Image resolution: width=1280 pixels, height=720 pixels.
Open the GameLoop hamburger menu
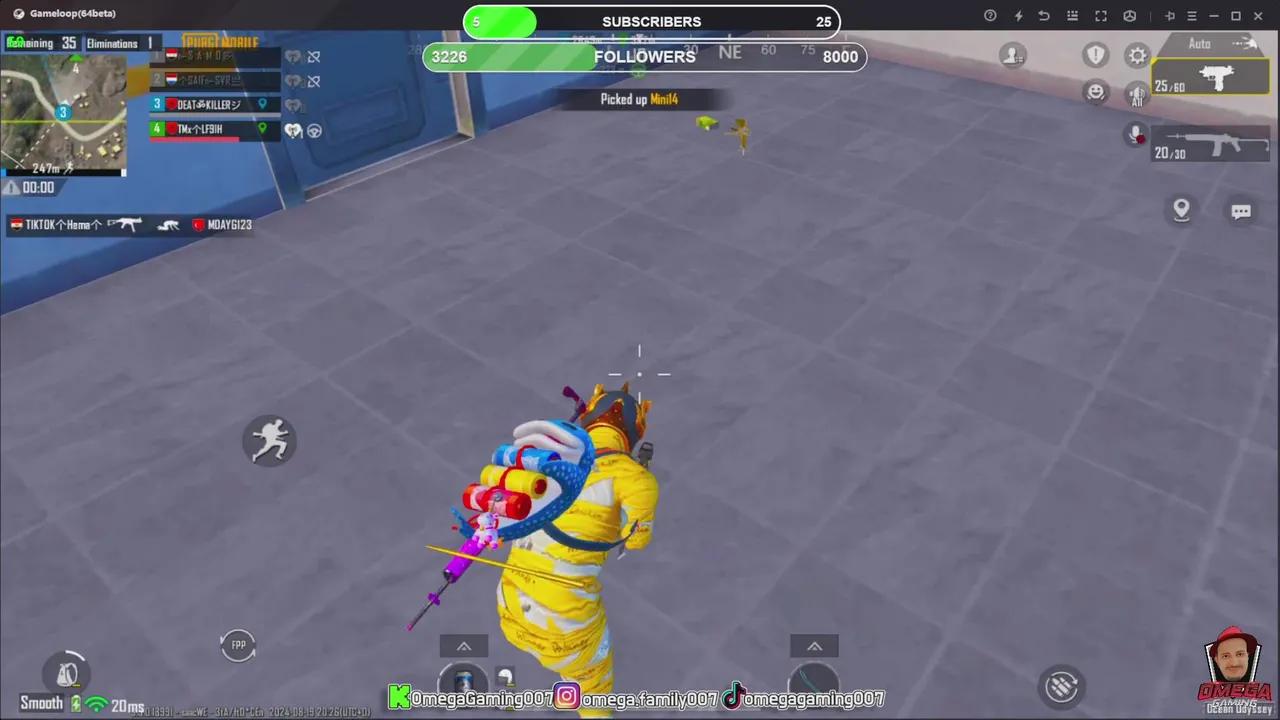point(1191,15)
